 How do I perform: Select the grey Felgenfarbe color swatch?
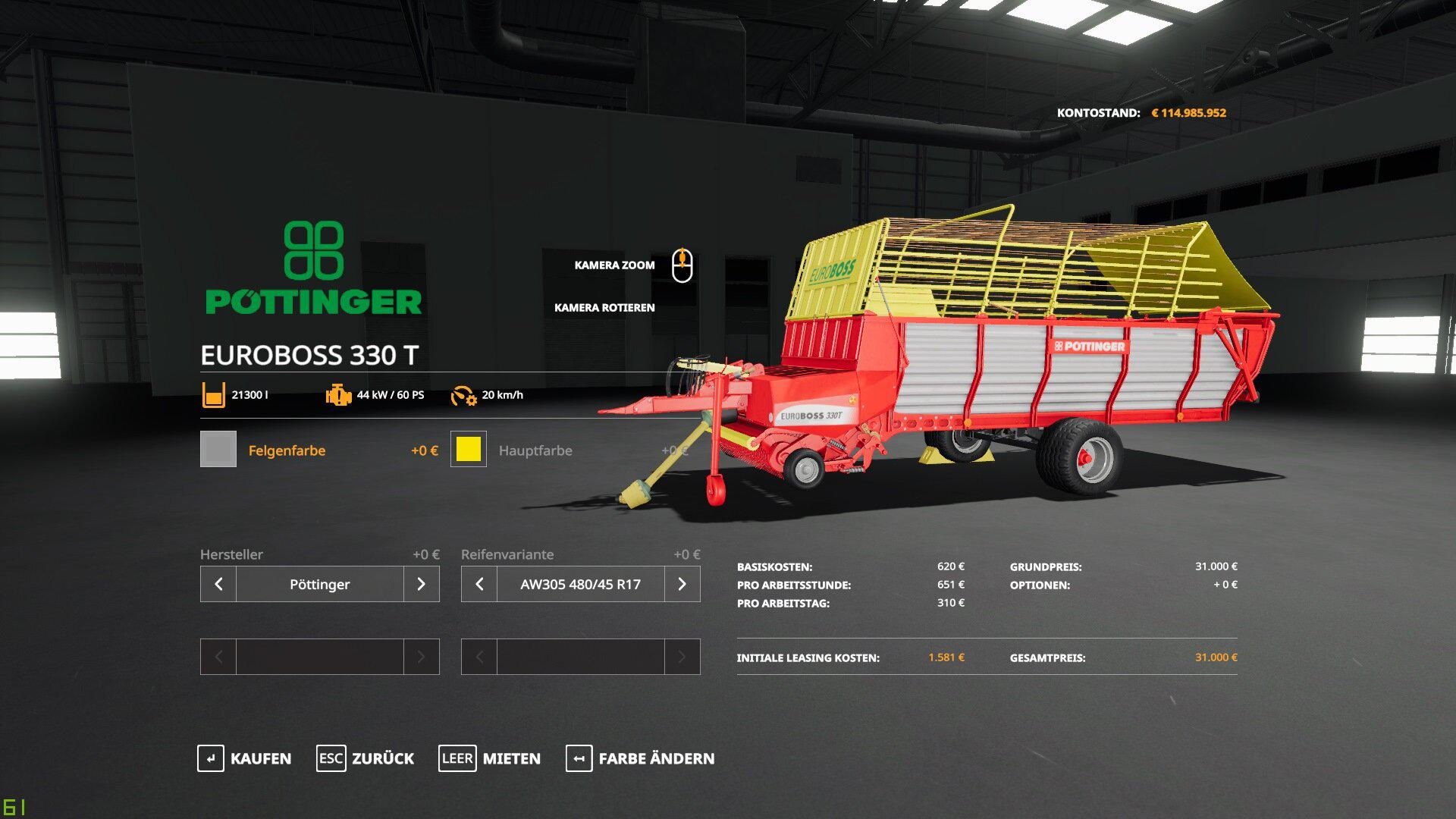point(218,449)
